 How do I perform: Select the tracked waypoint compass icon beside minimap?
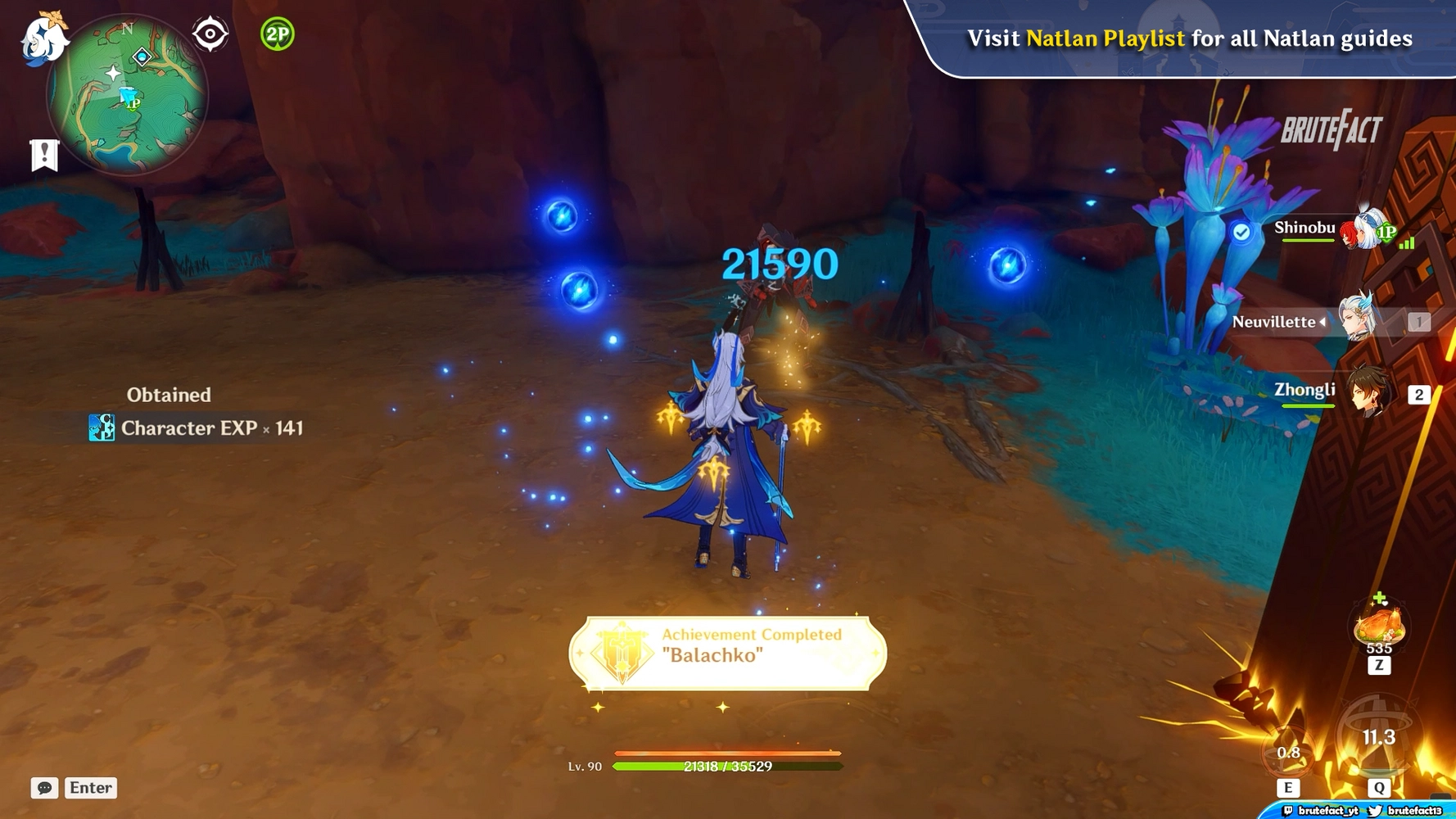(x=210, y=33)
